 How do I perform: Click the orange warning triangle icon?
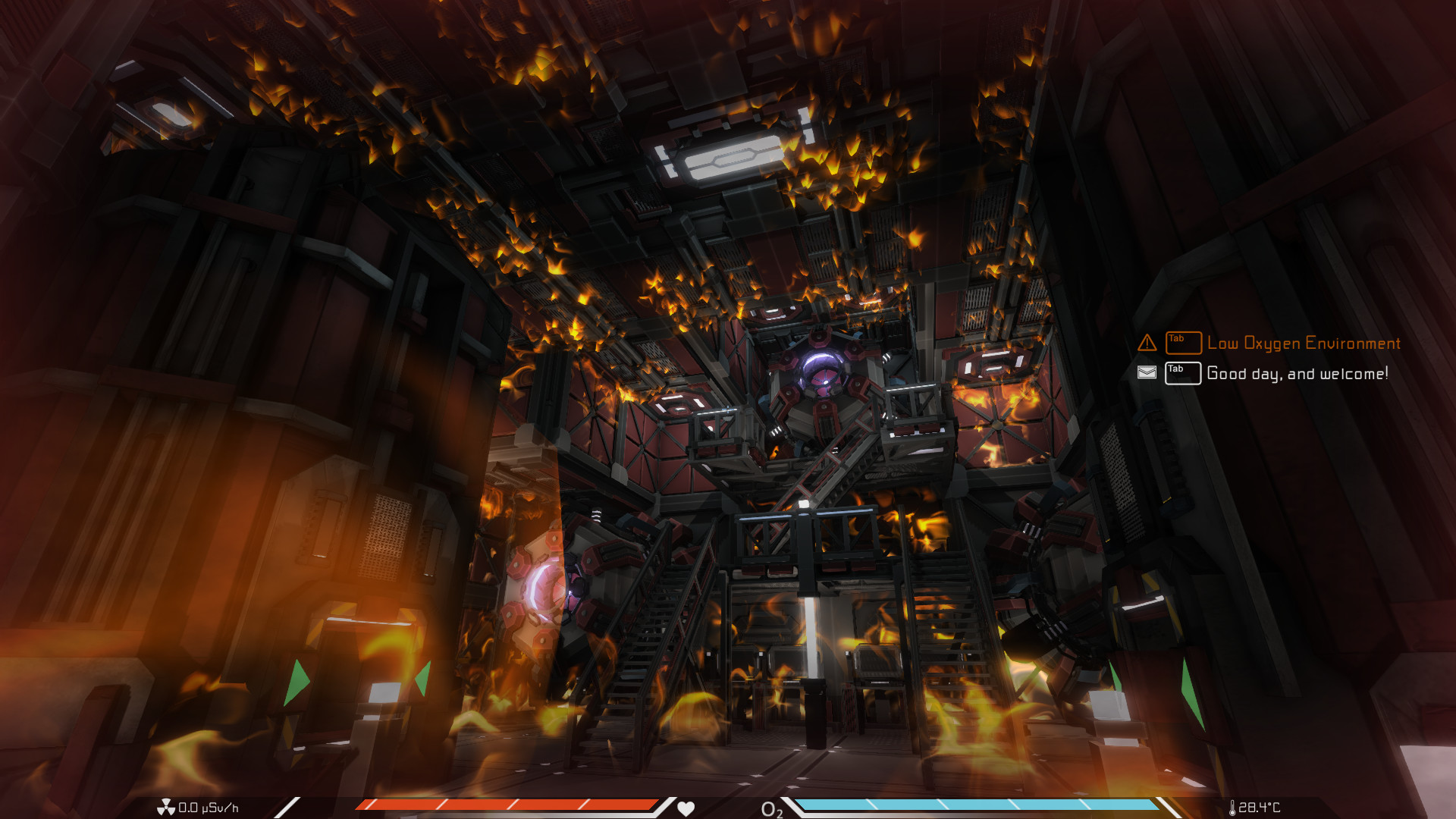[x=1147, y=343]
